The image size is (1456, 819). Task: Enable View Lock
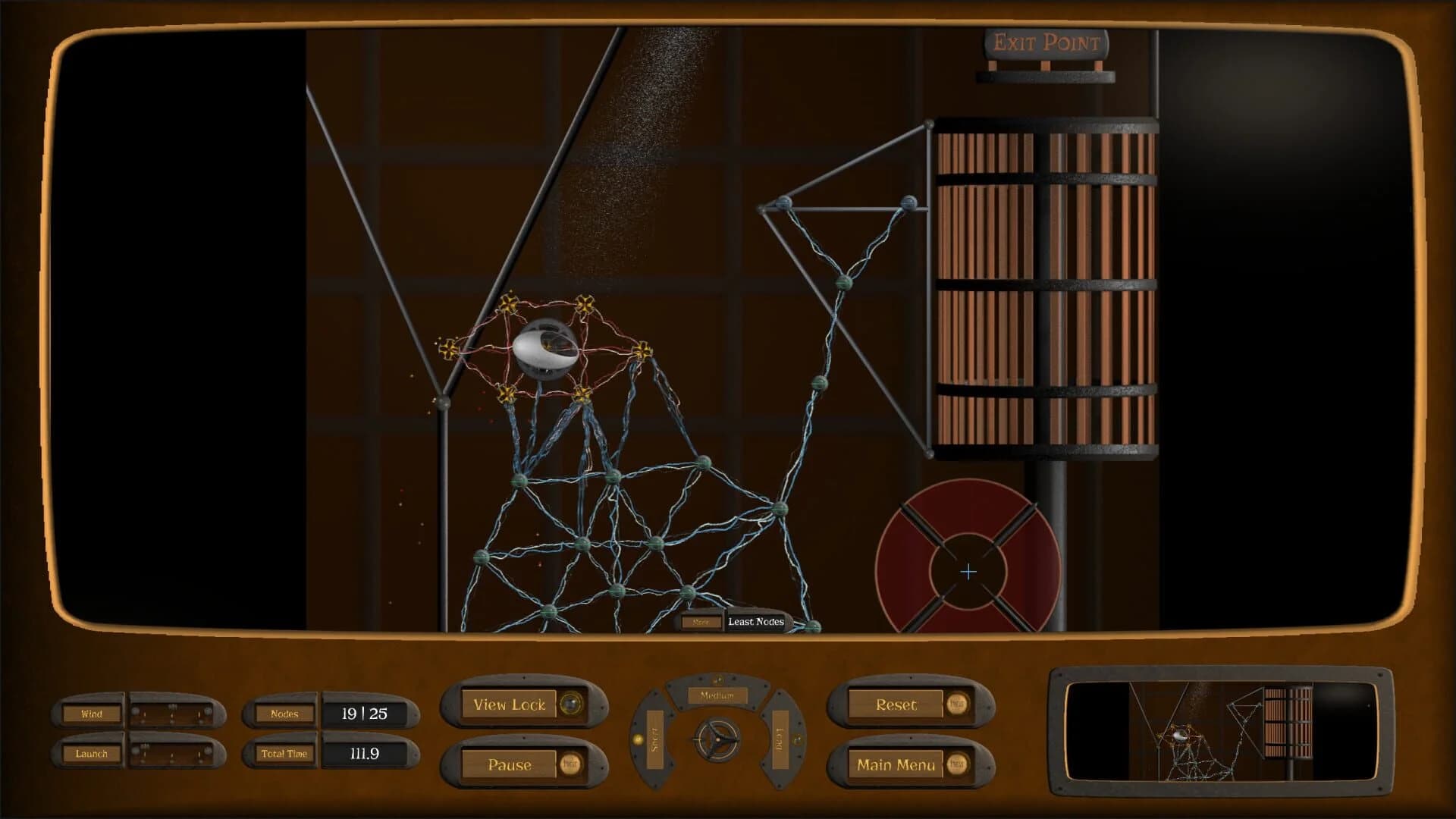(x=510, y=704)
